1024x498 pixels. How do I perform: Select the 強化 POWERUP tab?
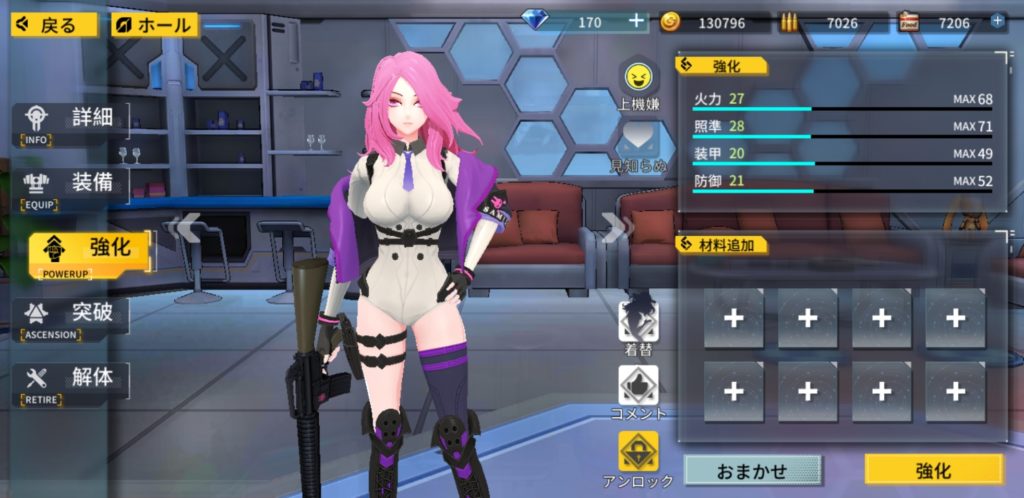pyautogui.click(x=88, y=253)
